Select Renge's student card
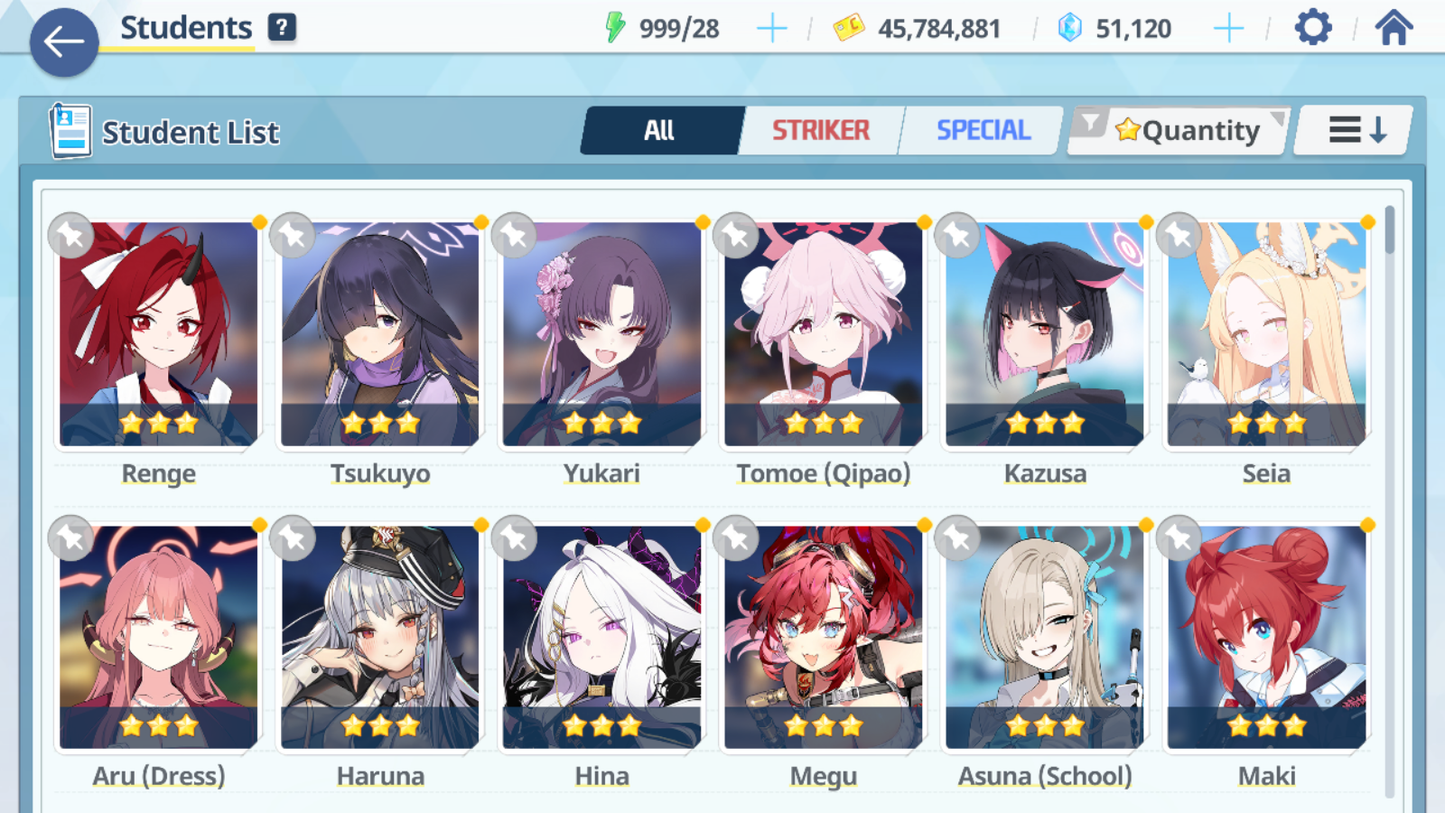The width and height of the screenshot is (1445, 813). click(159, 334)
